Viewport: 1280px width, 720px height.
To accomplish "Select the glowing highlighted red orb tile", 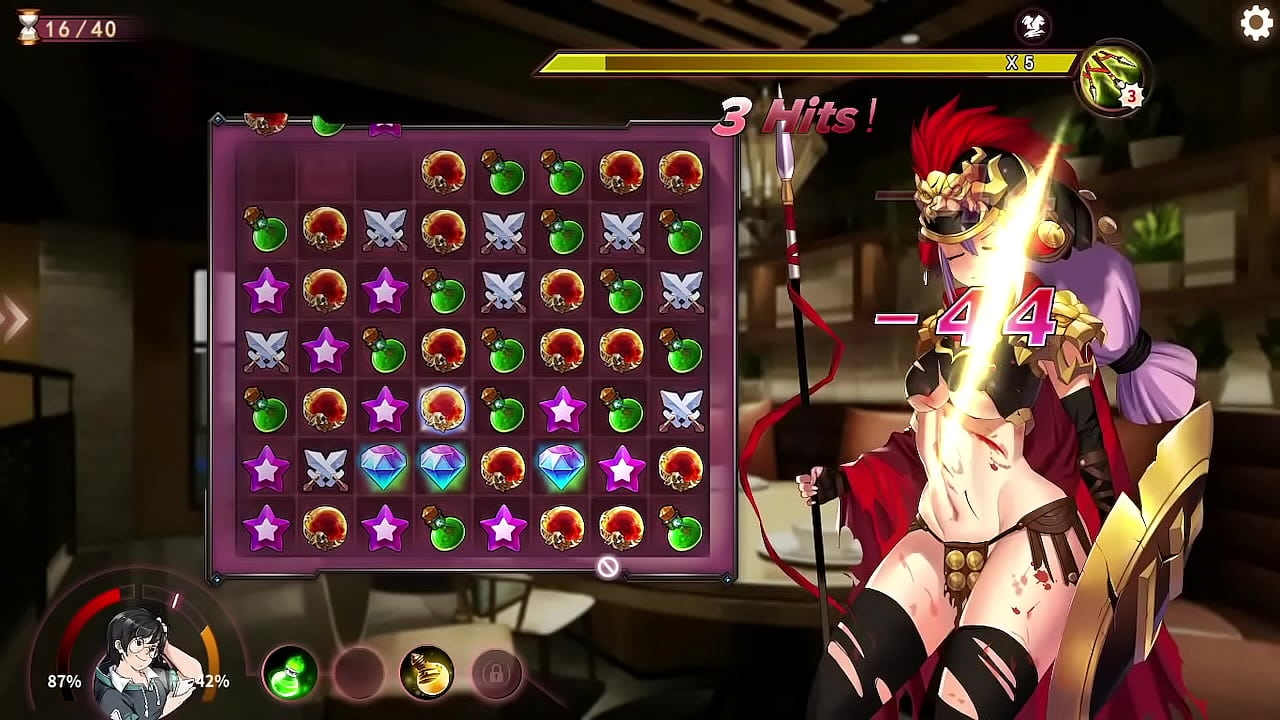I will point(443,409).
